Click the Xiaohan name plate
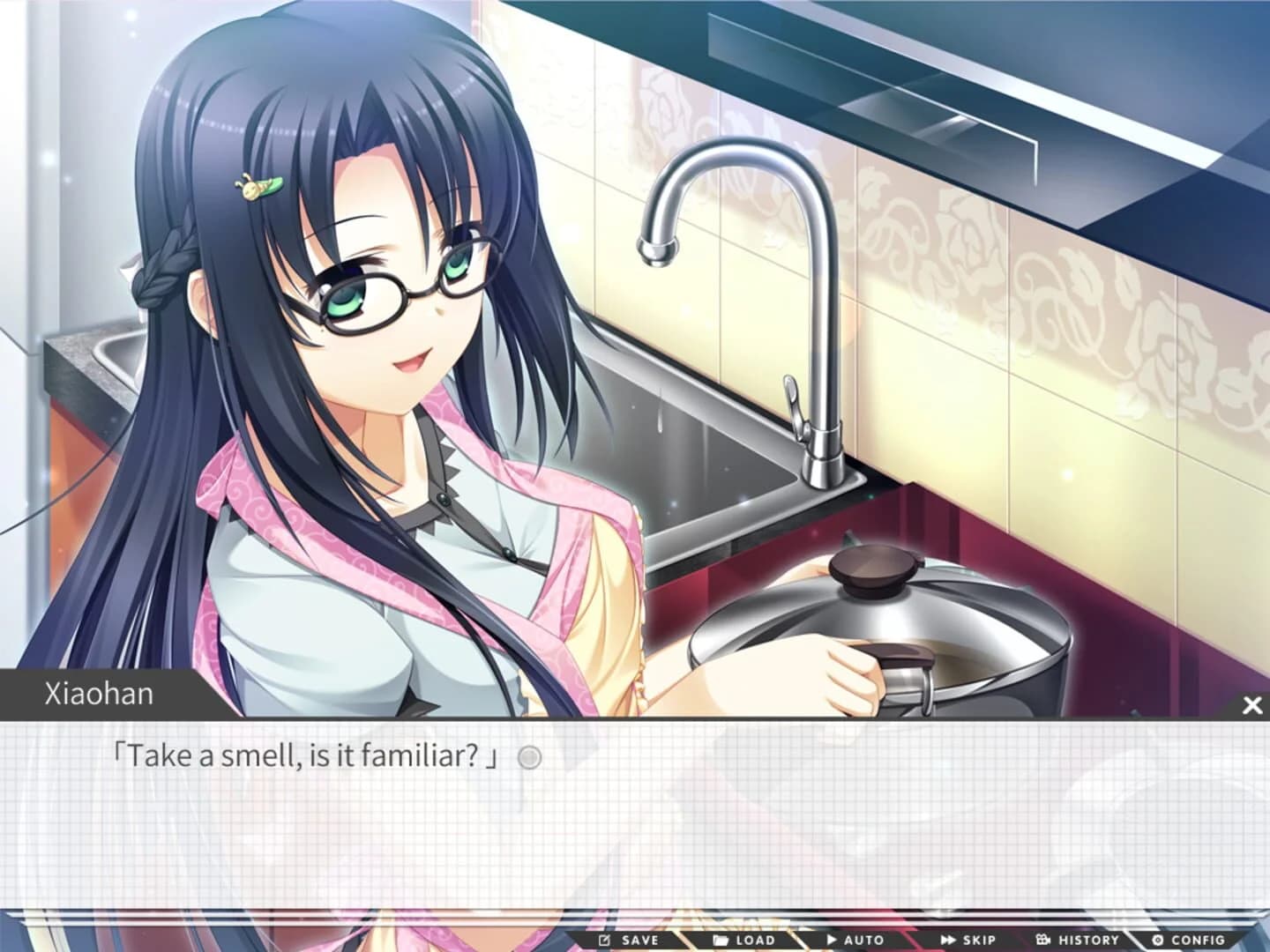 pyautogui.click(x=97, y=694)
